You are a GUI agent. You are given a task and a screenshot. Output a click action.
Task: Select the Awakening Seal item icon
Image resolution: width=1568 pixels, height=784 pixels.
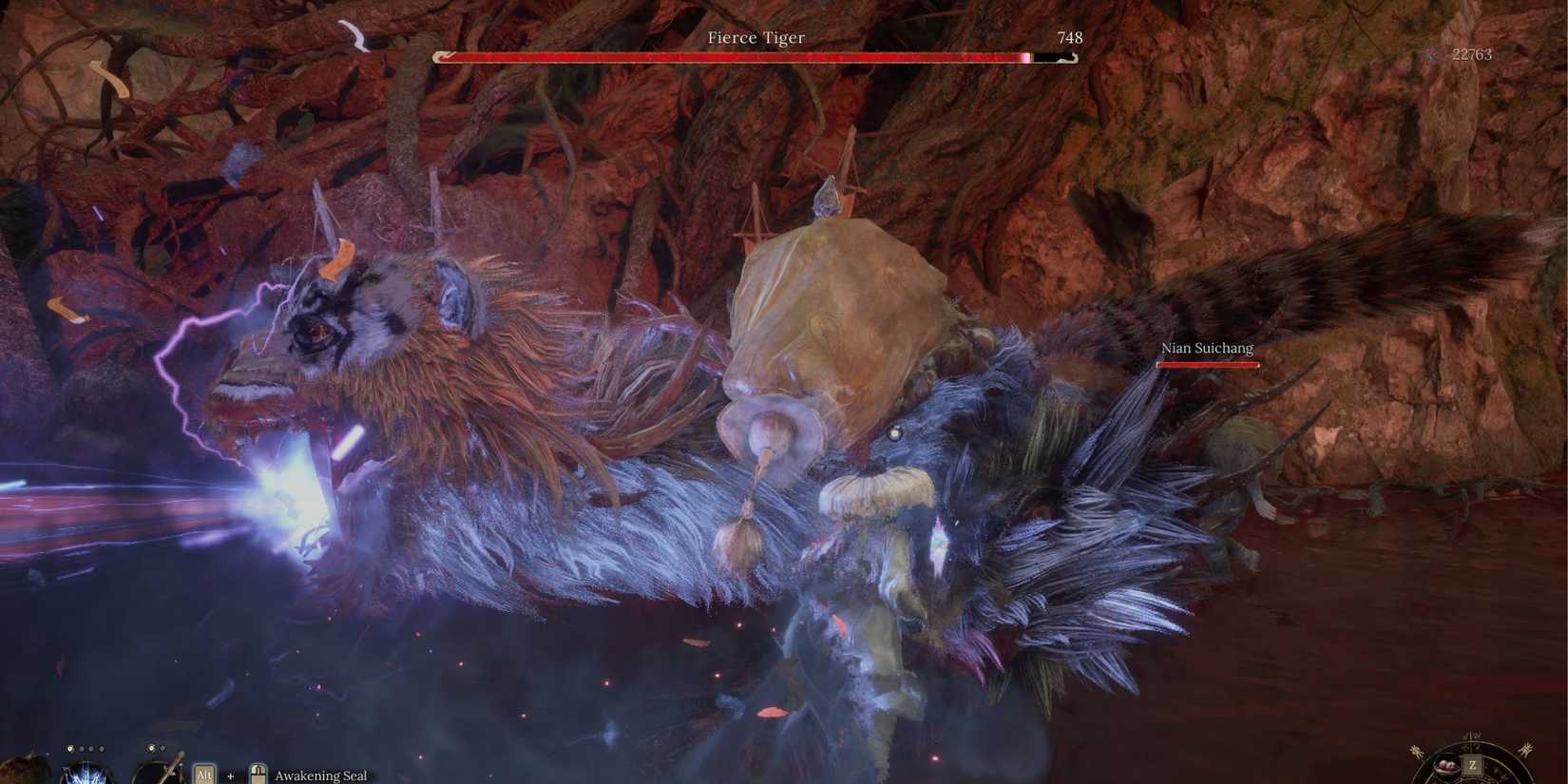click(x=258, y=774)
